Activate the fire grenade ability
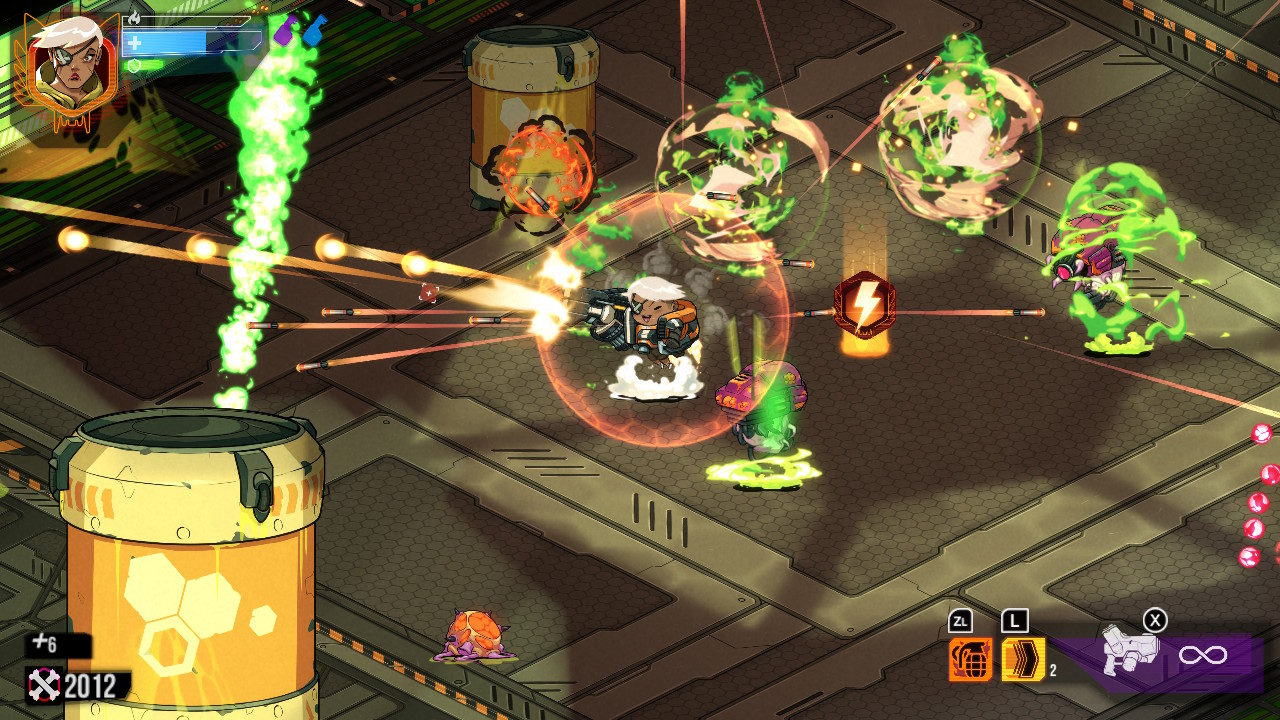Viewport: 1280px width, 720px height. (970, 659)
